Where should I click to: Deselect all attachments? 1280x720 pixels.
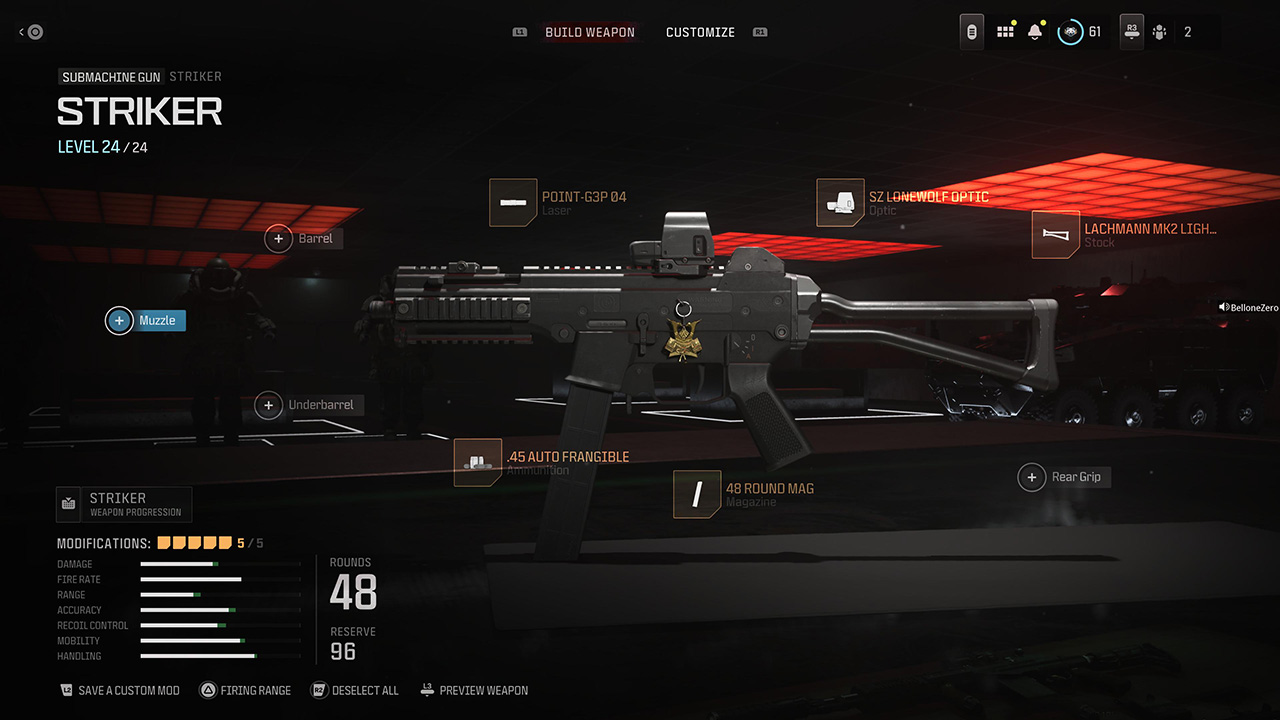[355, 690]
